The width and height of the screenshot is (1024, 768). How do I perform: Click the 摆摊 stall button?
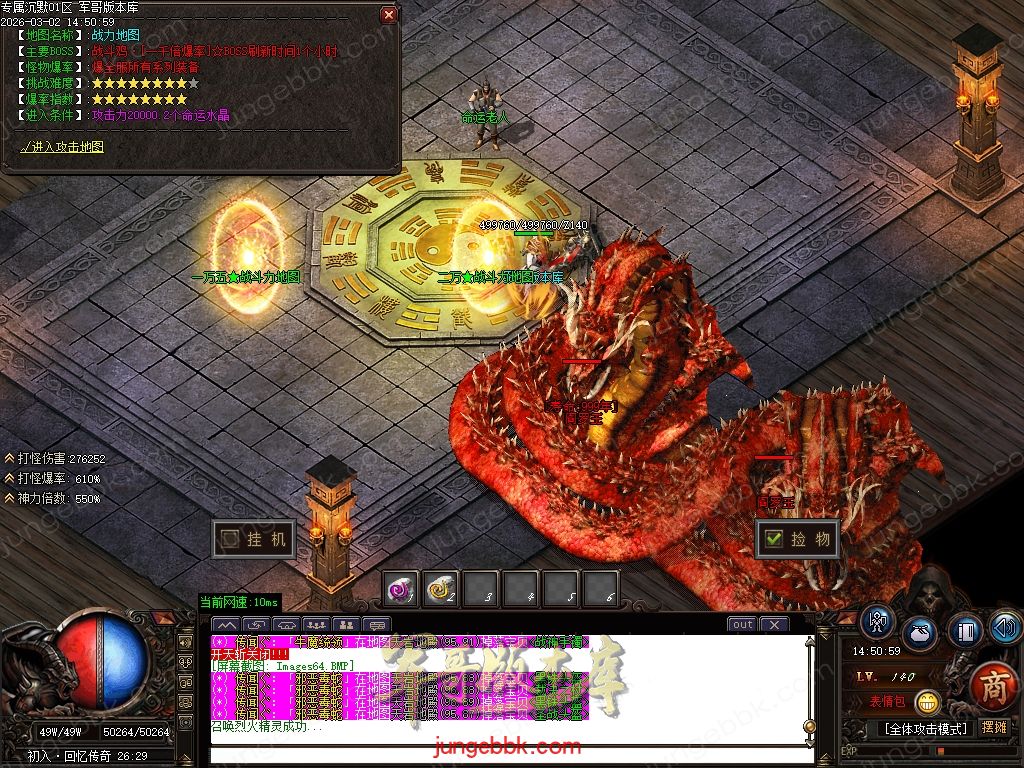pyautogui.click(x=994, y=727)
